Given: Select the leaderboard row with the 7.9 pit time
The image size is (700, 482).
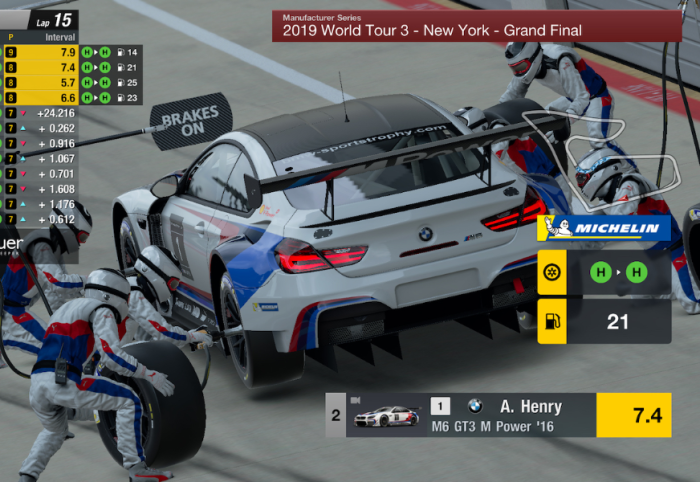Looking at the screenshot, I should pyautogui.click(x=71, y=51).
